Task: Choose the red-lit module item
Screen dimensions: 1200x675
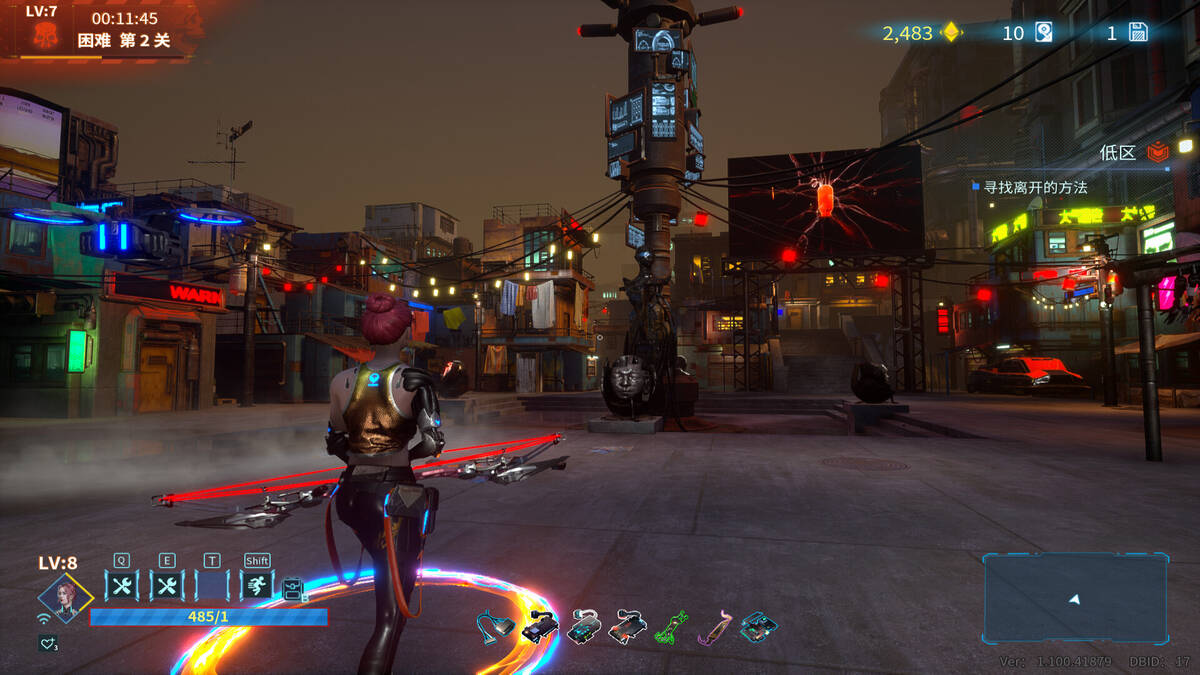Action: click(x=627, y=627)
